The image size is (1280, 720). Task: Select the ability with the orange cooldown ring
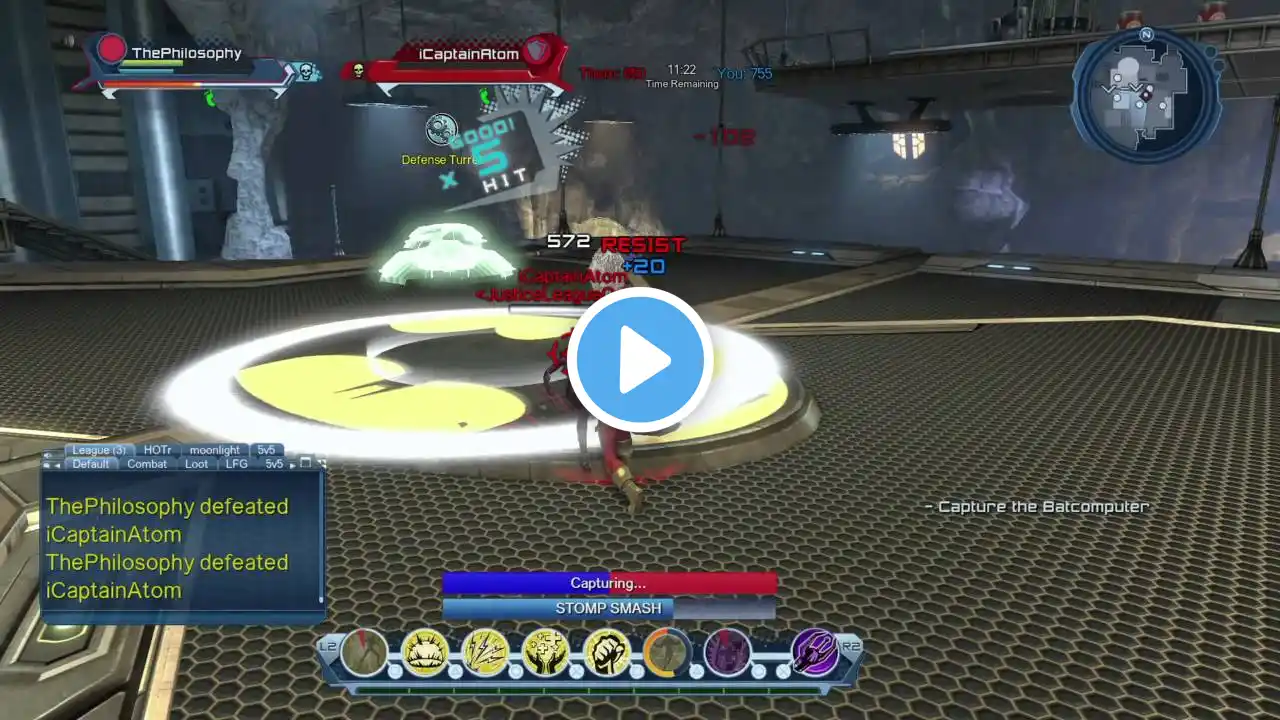point(667,653)
